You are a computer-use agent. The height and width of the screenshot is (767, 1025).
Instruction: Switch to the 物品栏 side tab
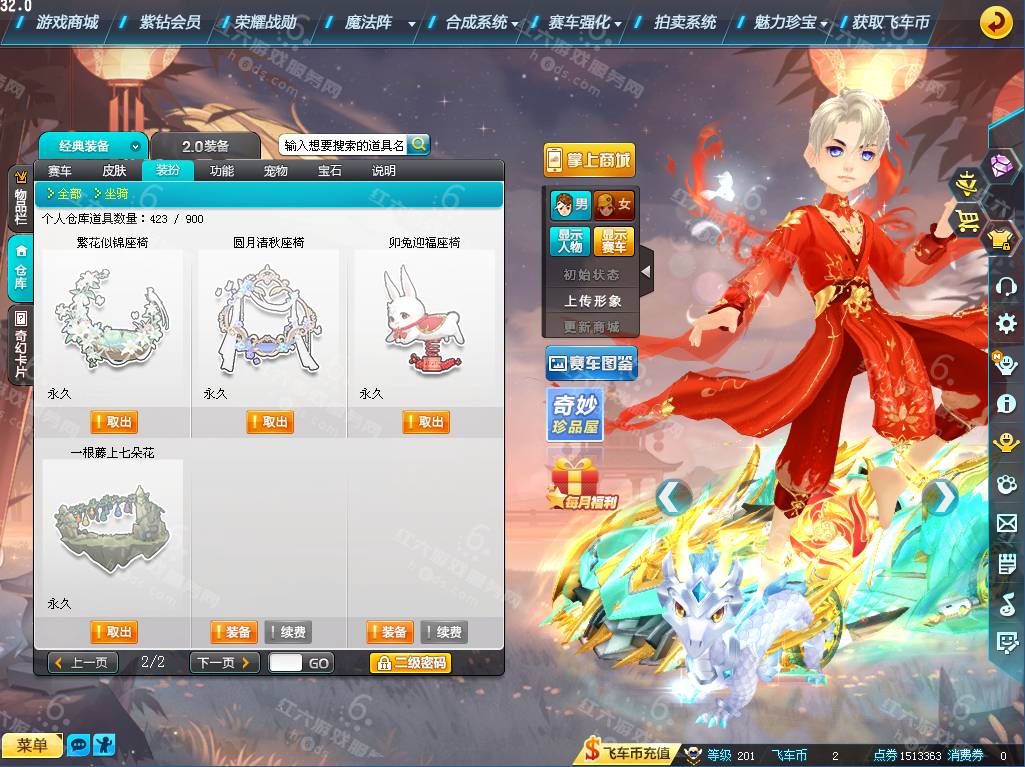[x=19, y=204]
